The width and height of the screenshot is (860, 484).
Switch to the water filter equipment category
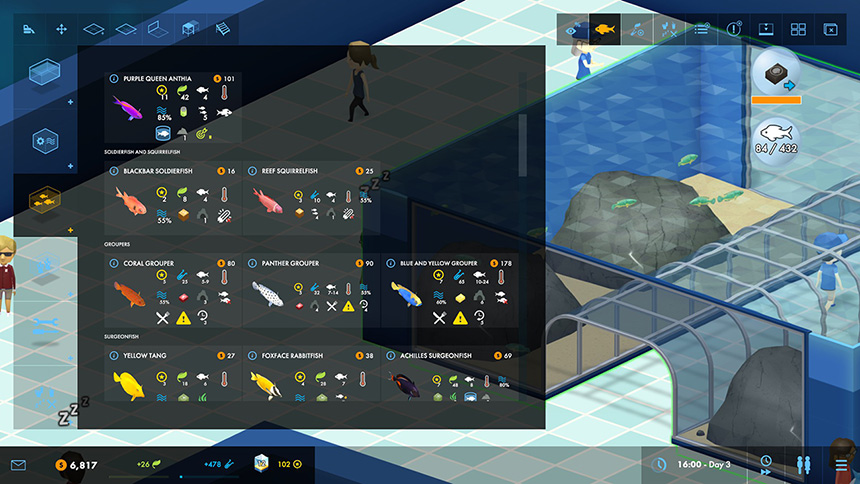[x=44, y=140]
